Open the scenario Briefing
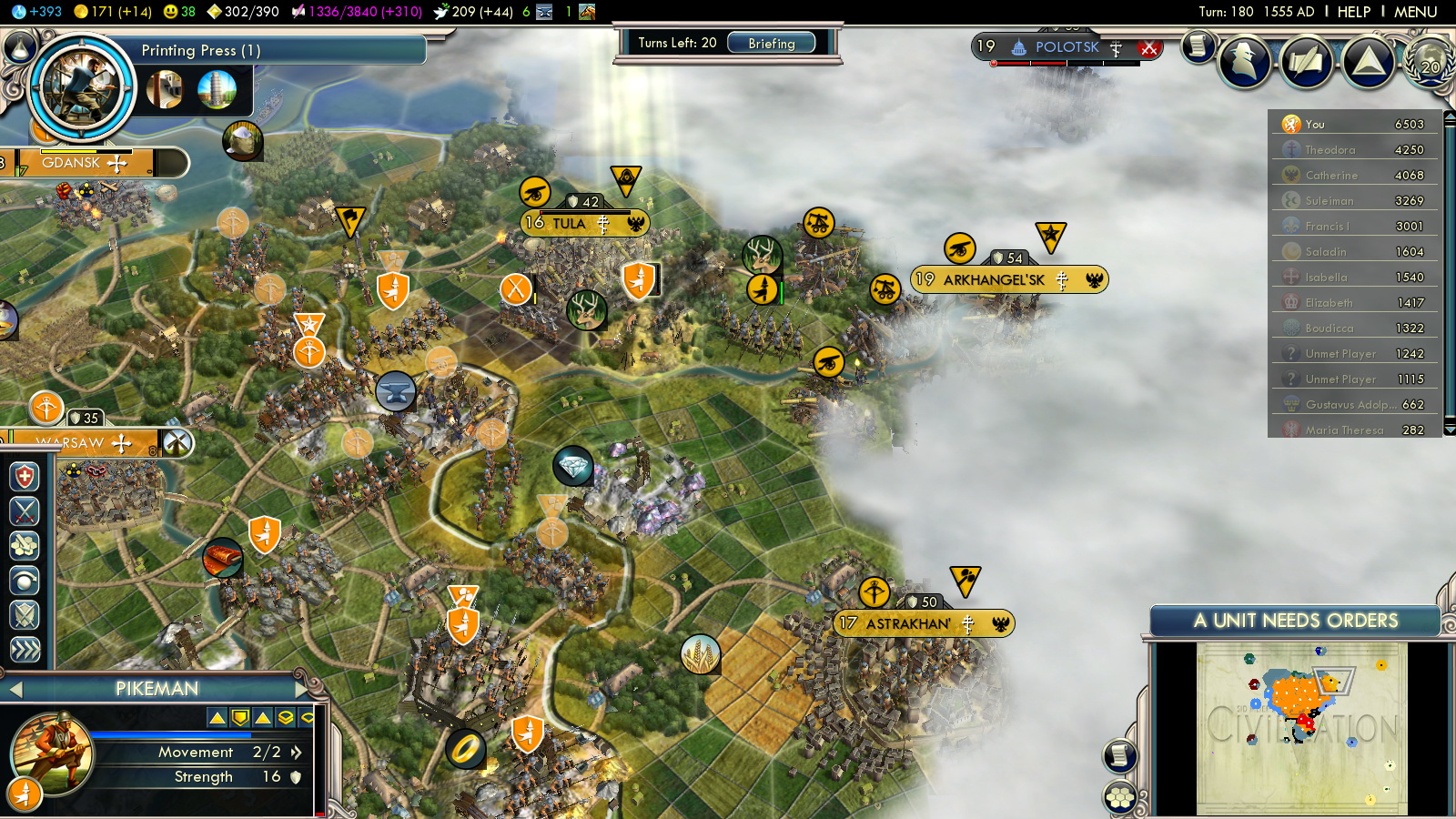The height and width of the screenshot is (819, 1456). tap(771, 43)
